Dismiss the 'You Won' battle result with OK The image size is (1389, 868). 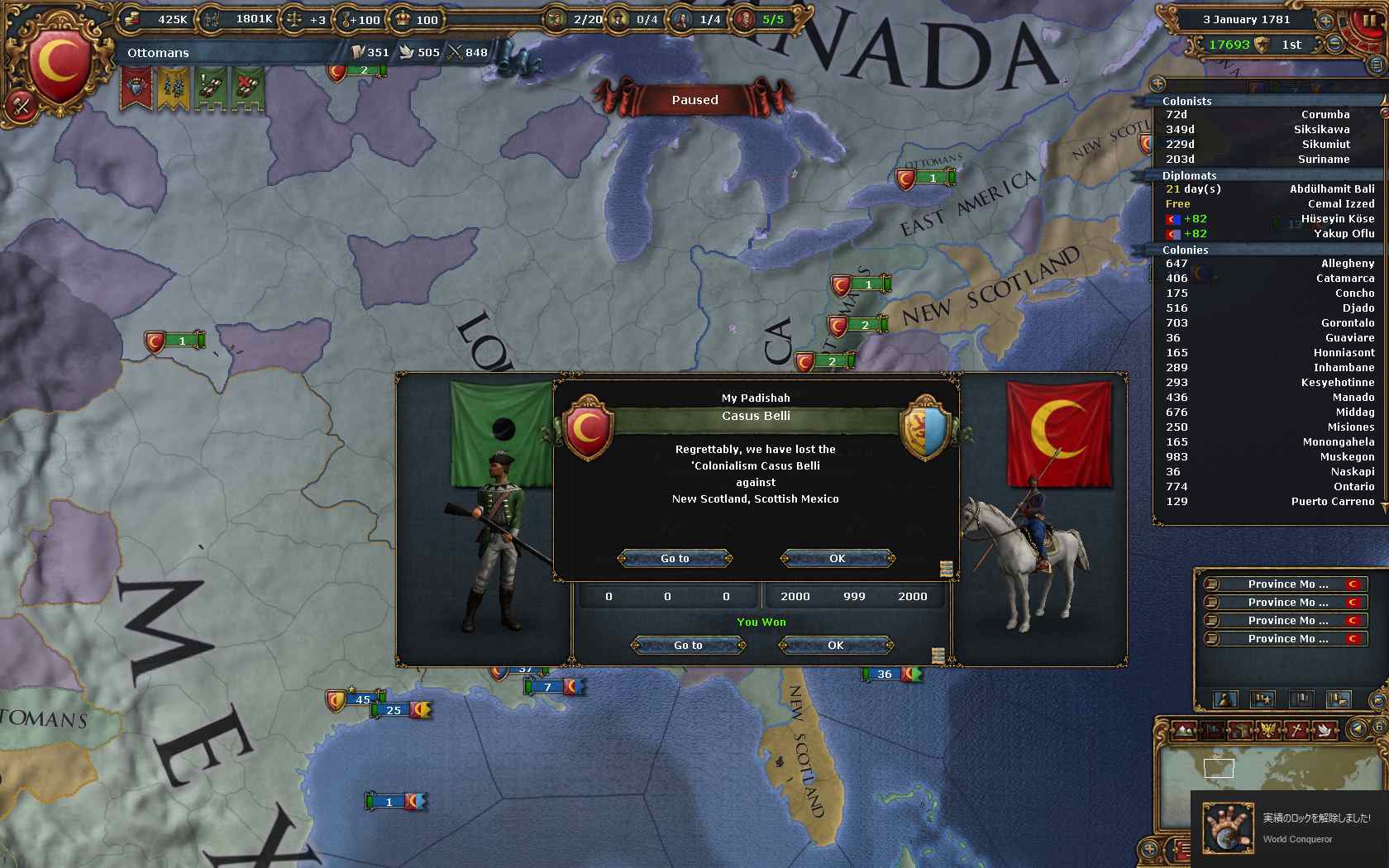click(835, 646)
